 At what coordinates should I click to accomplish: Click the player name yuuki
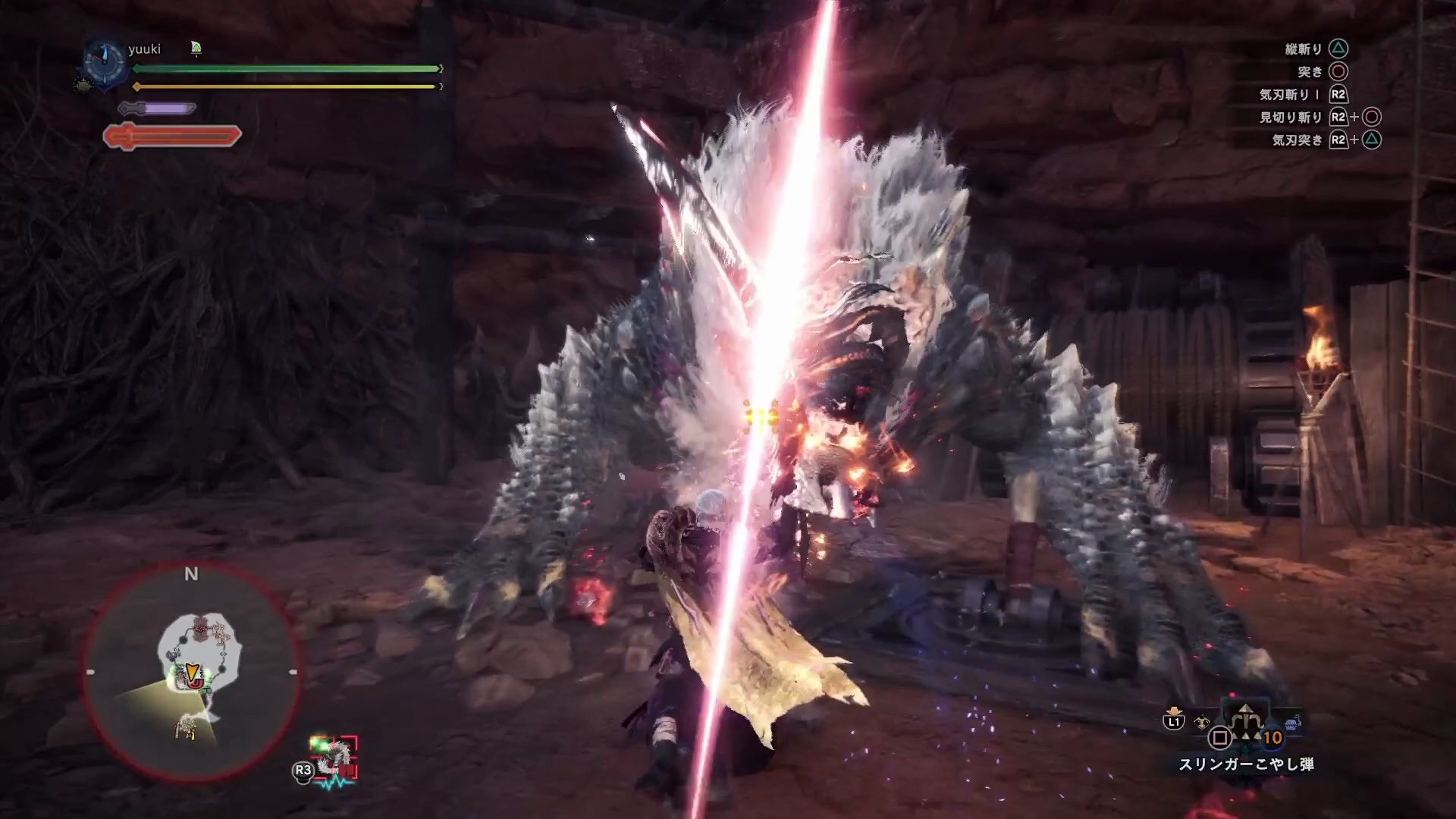pos(144,49)
